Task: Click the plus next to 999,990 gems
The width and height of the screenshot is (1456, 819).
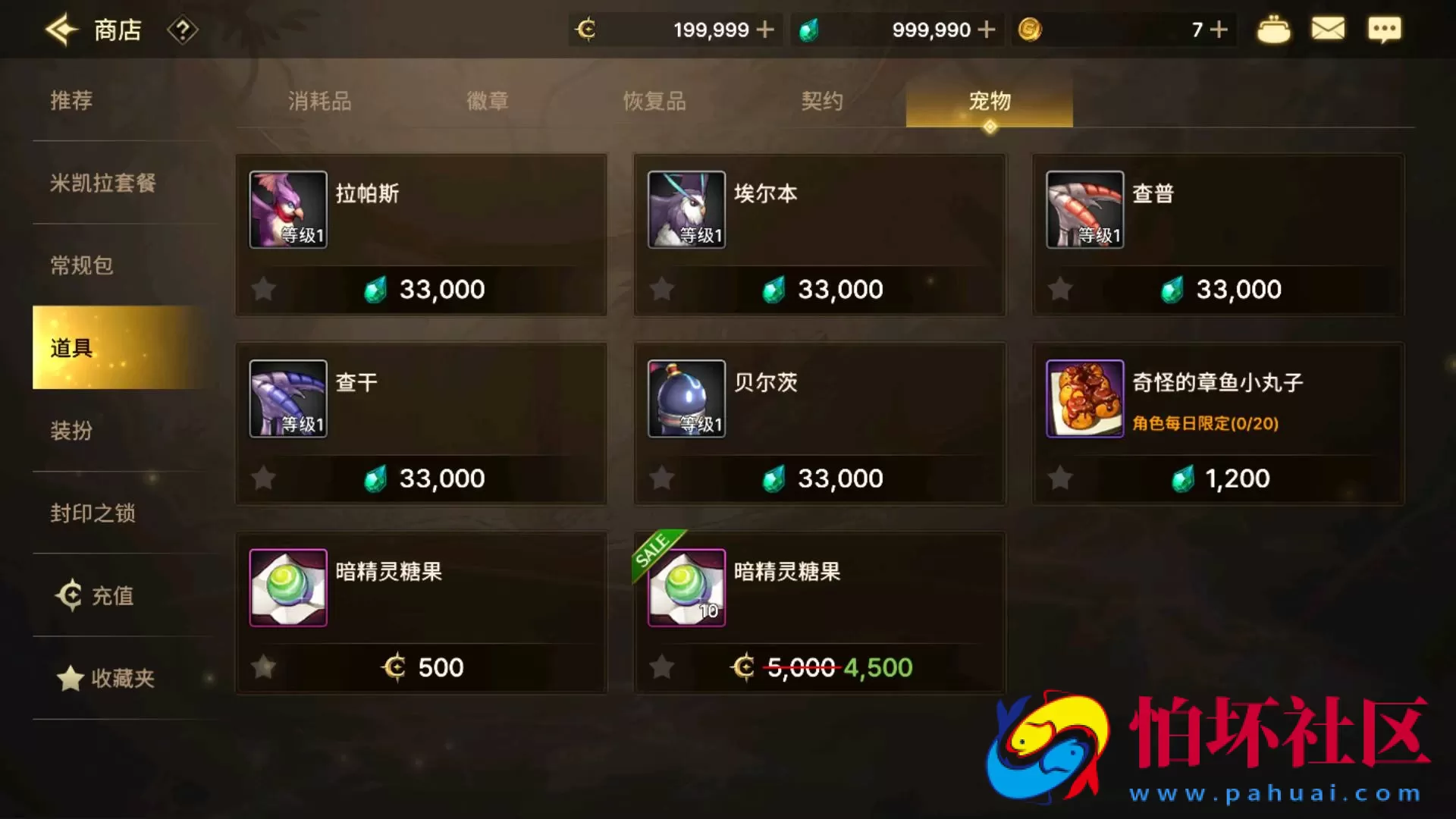Action: (986, 29)
